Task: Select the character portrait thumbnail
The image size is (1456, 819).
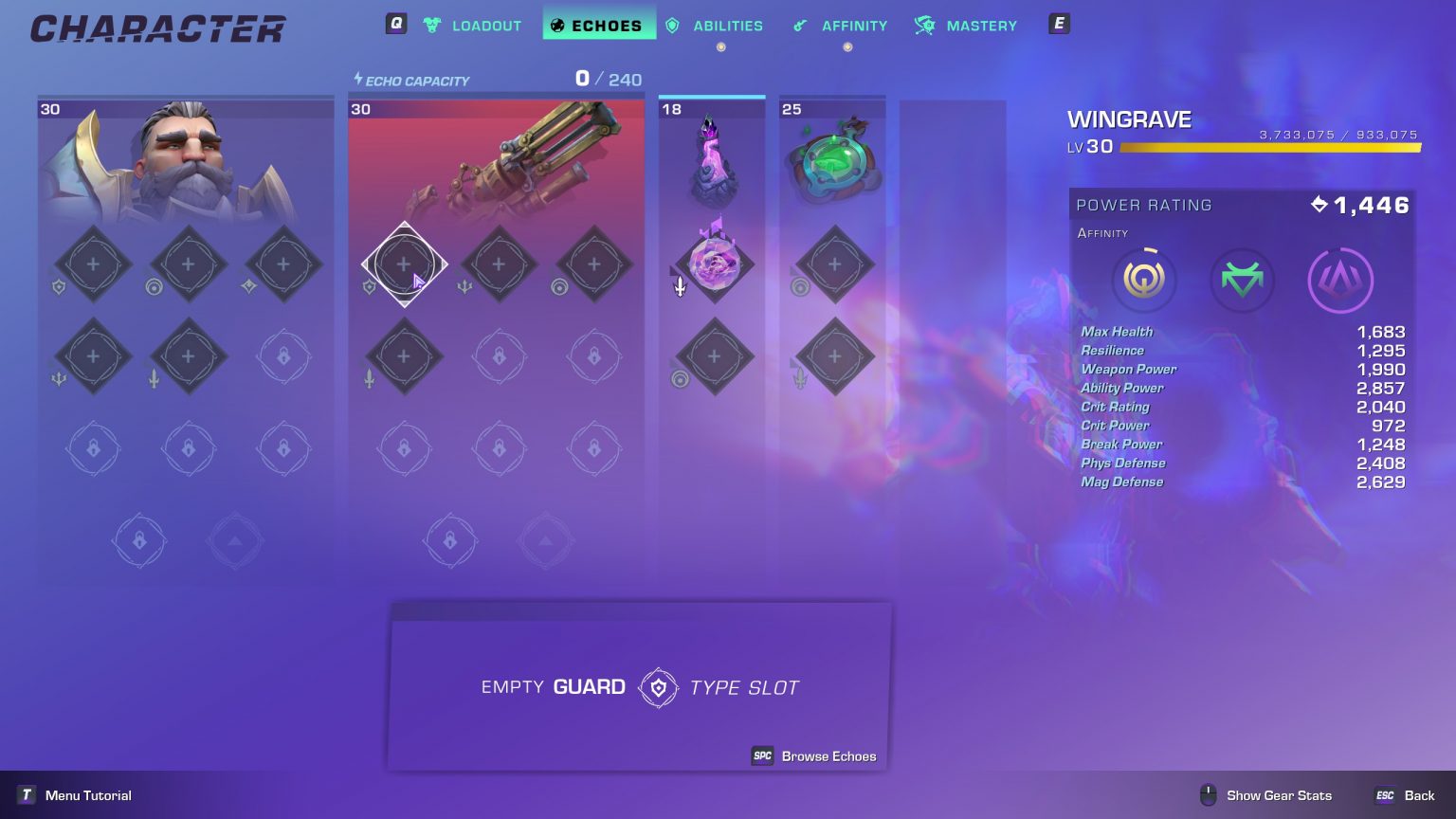Action: pyautogui.click(x=185, y=161)
